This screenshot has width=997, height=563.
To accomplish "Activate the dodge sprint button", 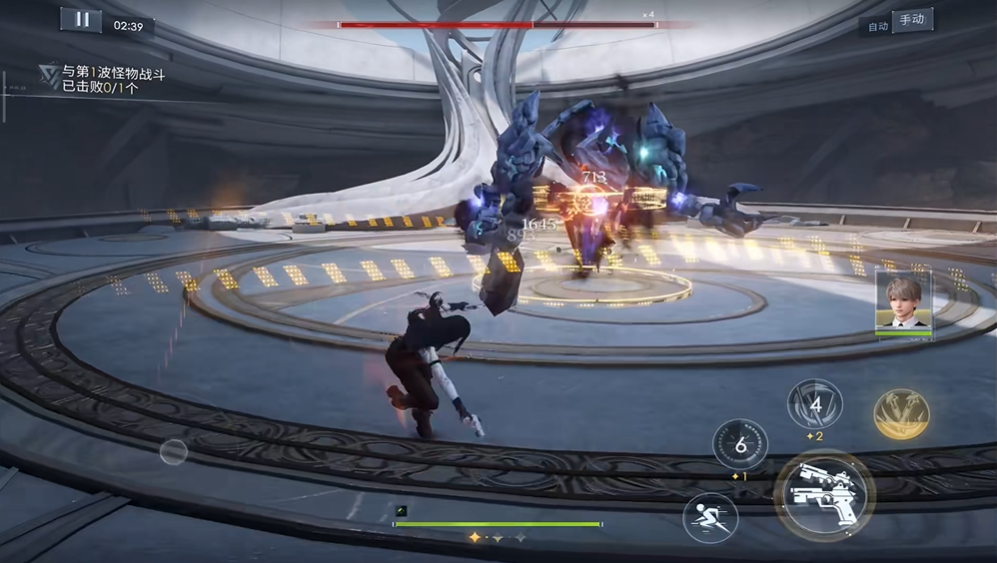I will (710, 518).
